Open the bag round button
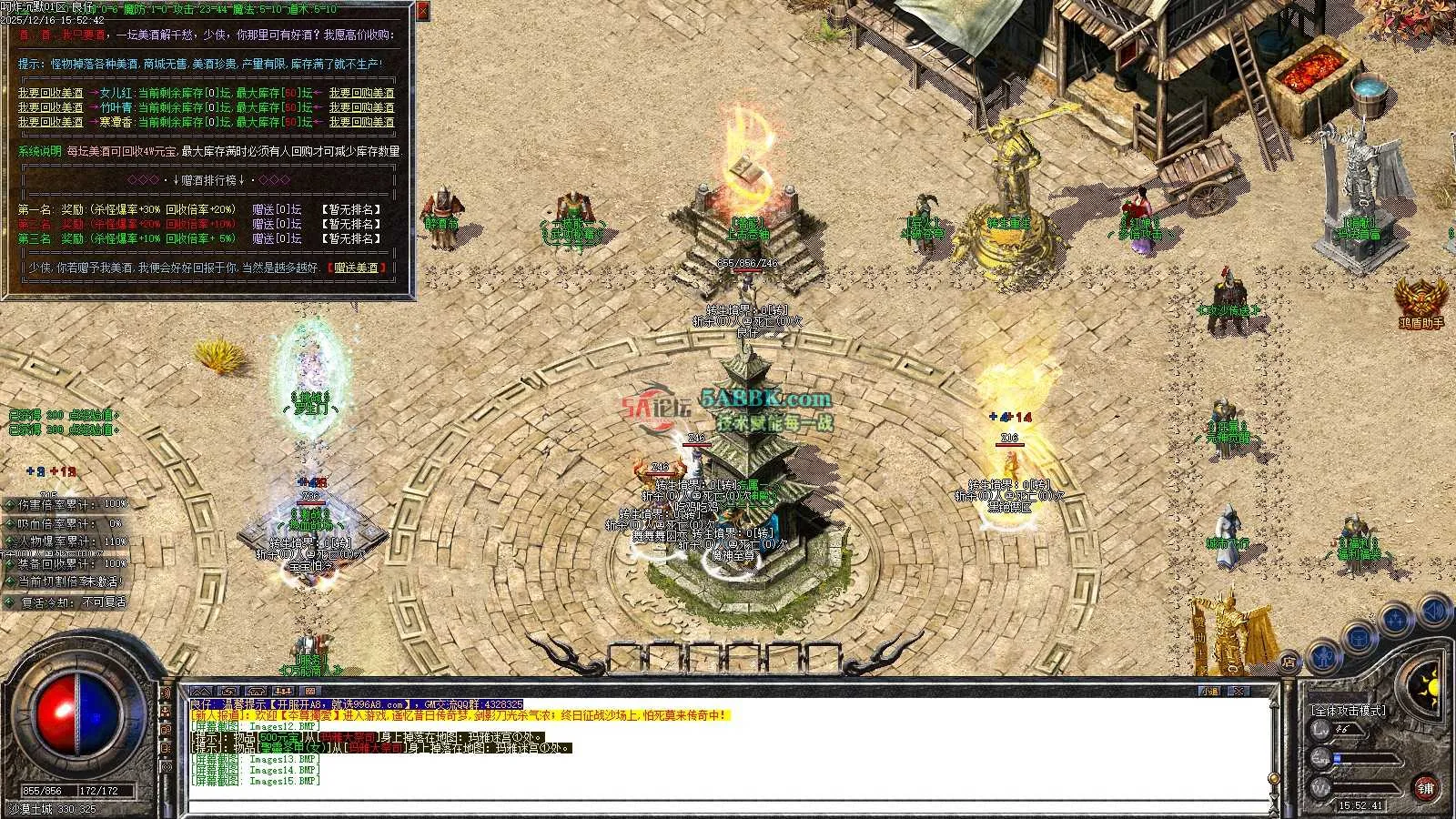The height and width of the screenshot is (819, 1456). [1359, 636]
